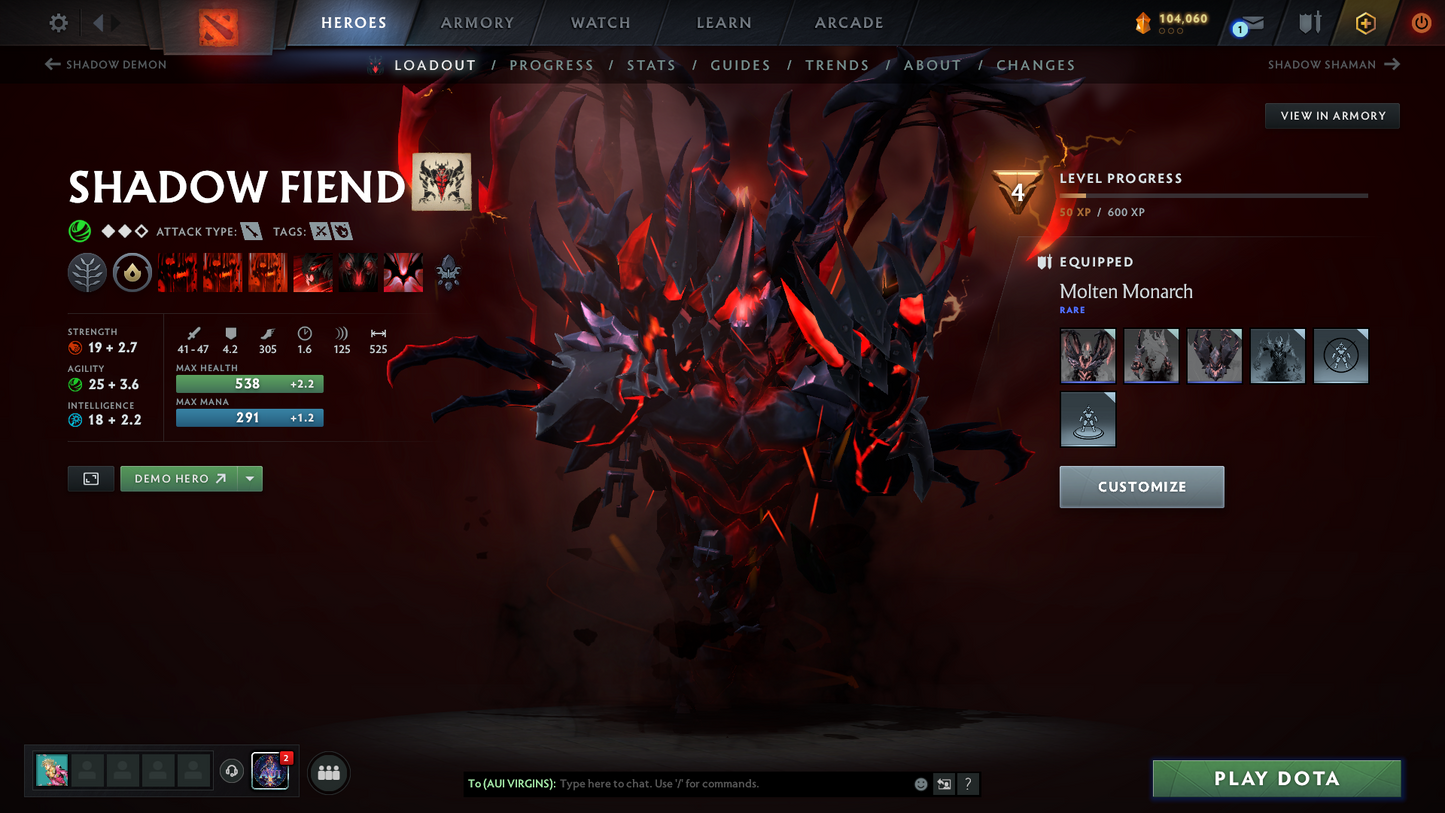Select the first Molten Monarch equipped item thumbnail

pos(1087,355)
